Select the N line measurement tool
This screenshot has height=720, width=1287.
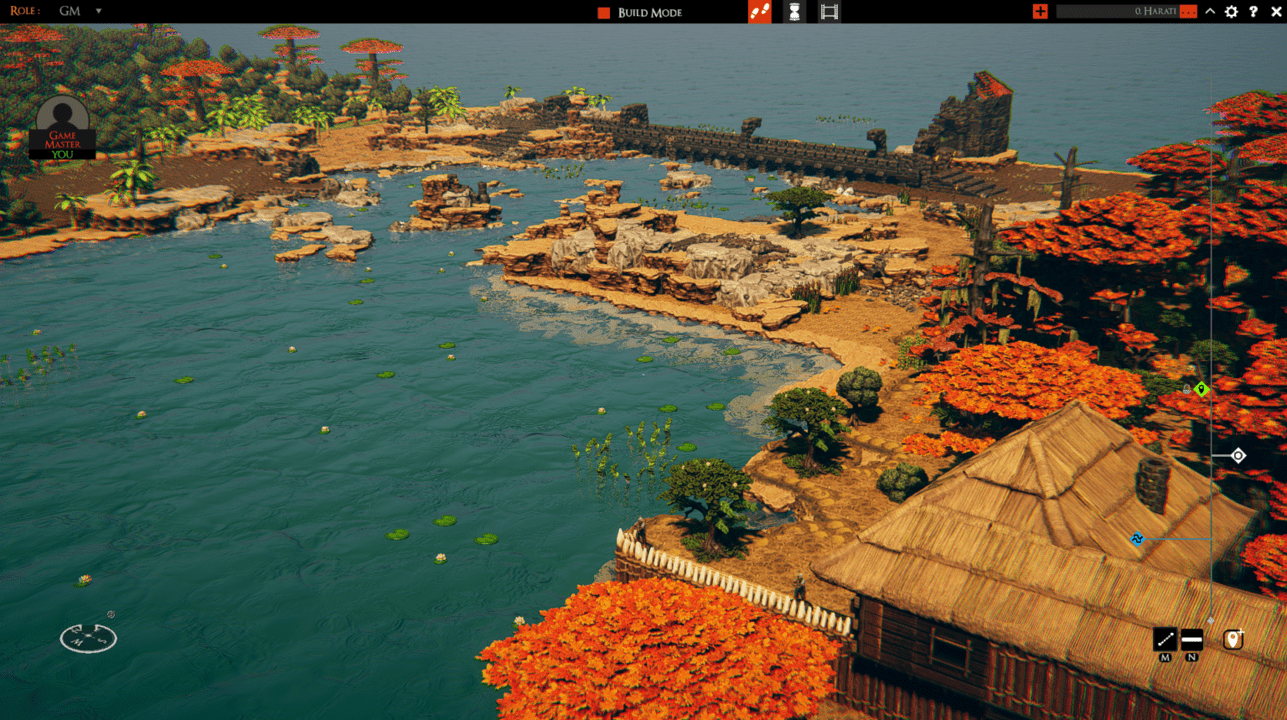(1191, 640)
